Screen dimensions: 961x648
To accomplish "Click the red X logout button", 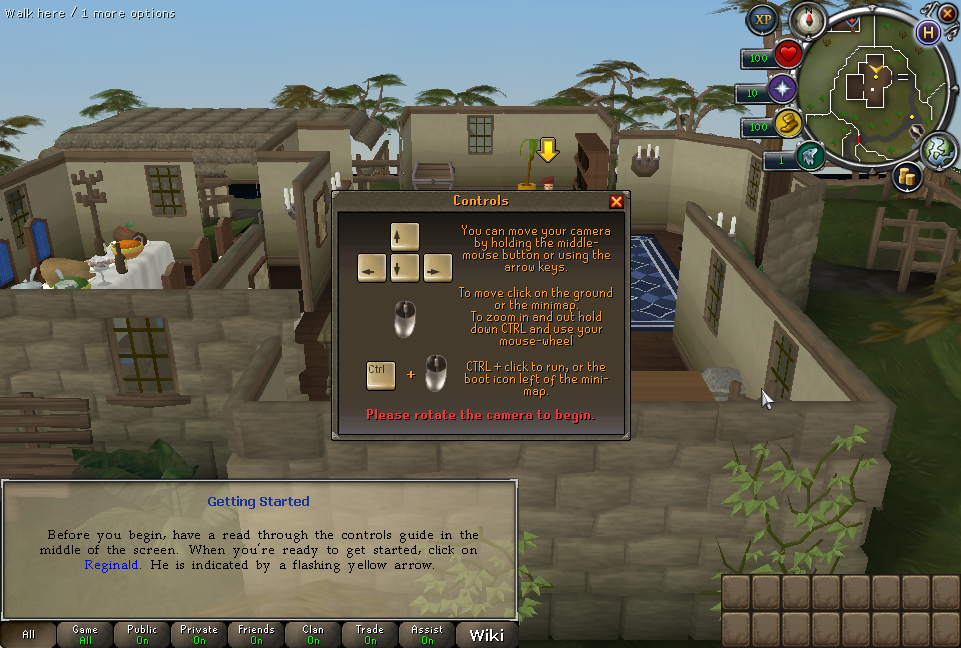I will pos(947,14).
